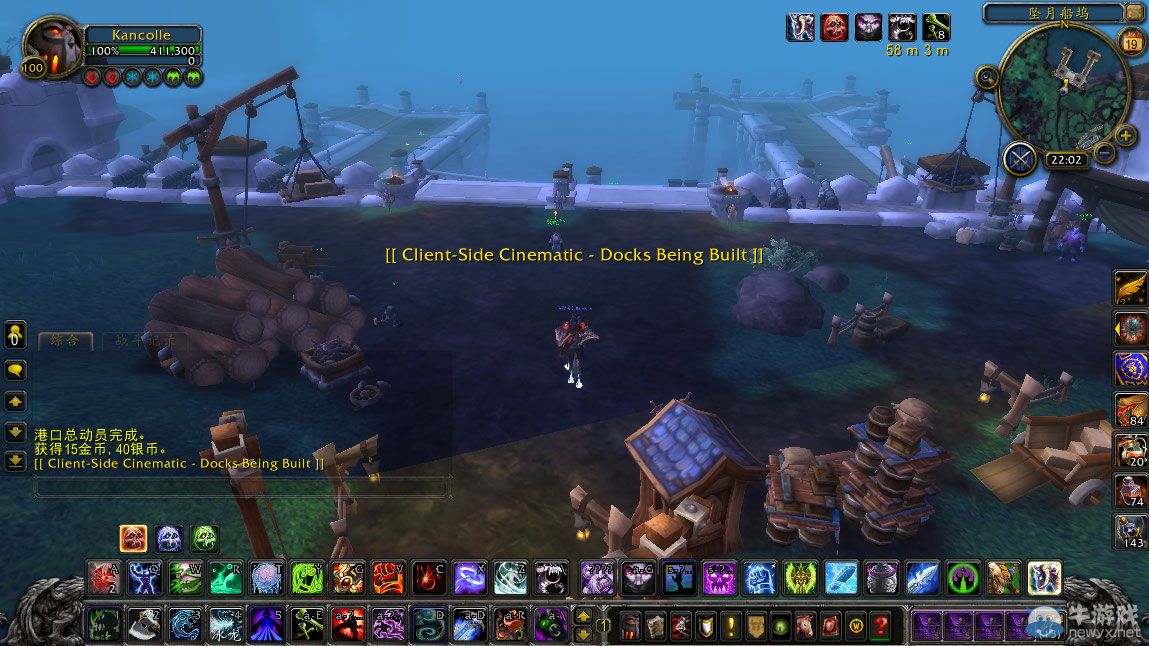Switch to the 综合 chat tab

pyautogui.click(x=65, y=341)
